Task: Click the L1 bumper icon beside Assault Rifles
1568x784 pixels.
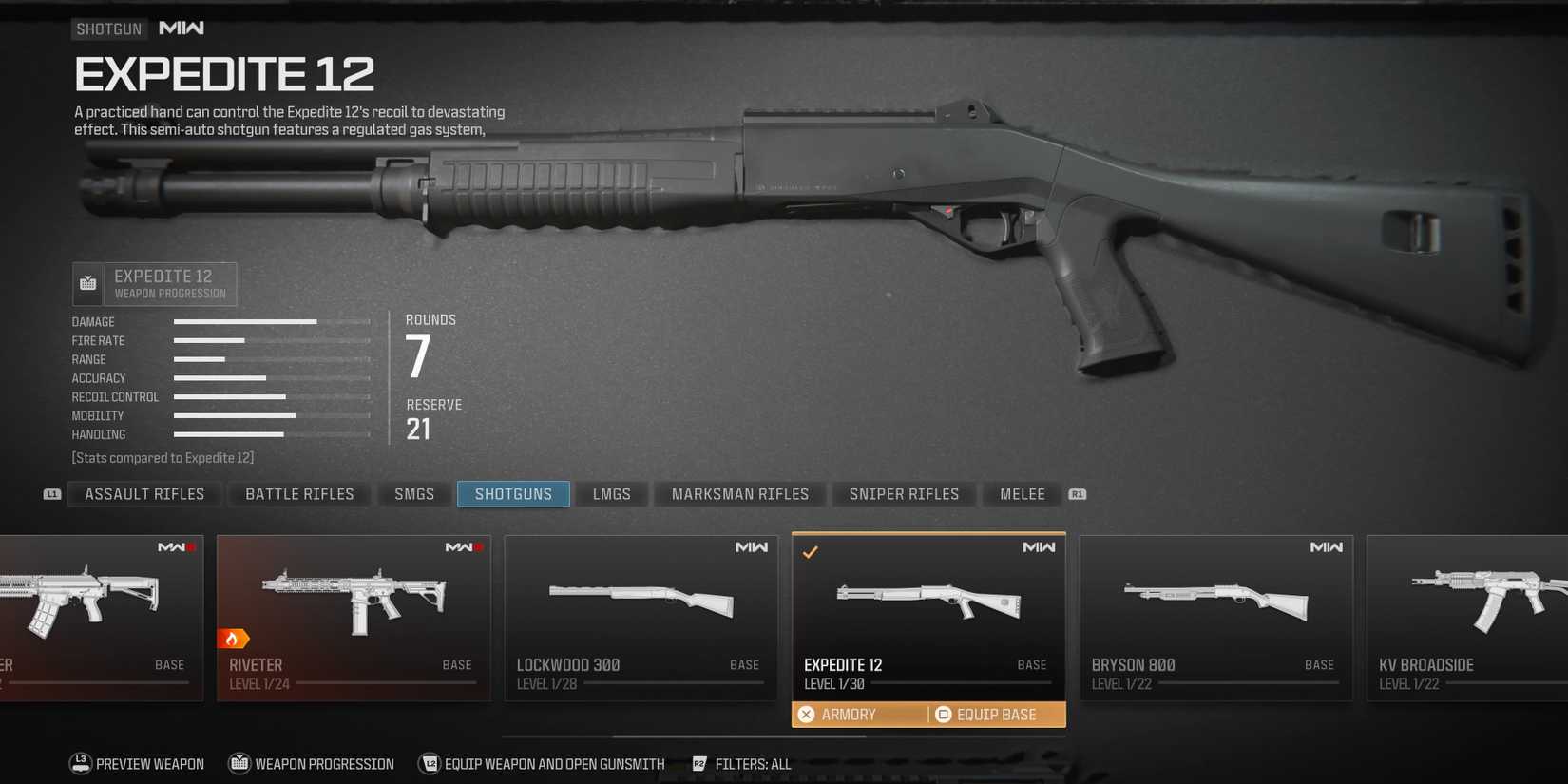Action: point(52,493)
